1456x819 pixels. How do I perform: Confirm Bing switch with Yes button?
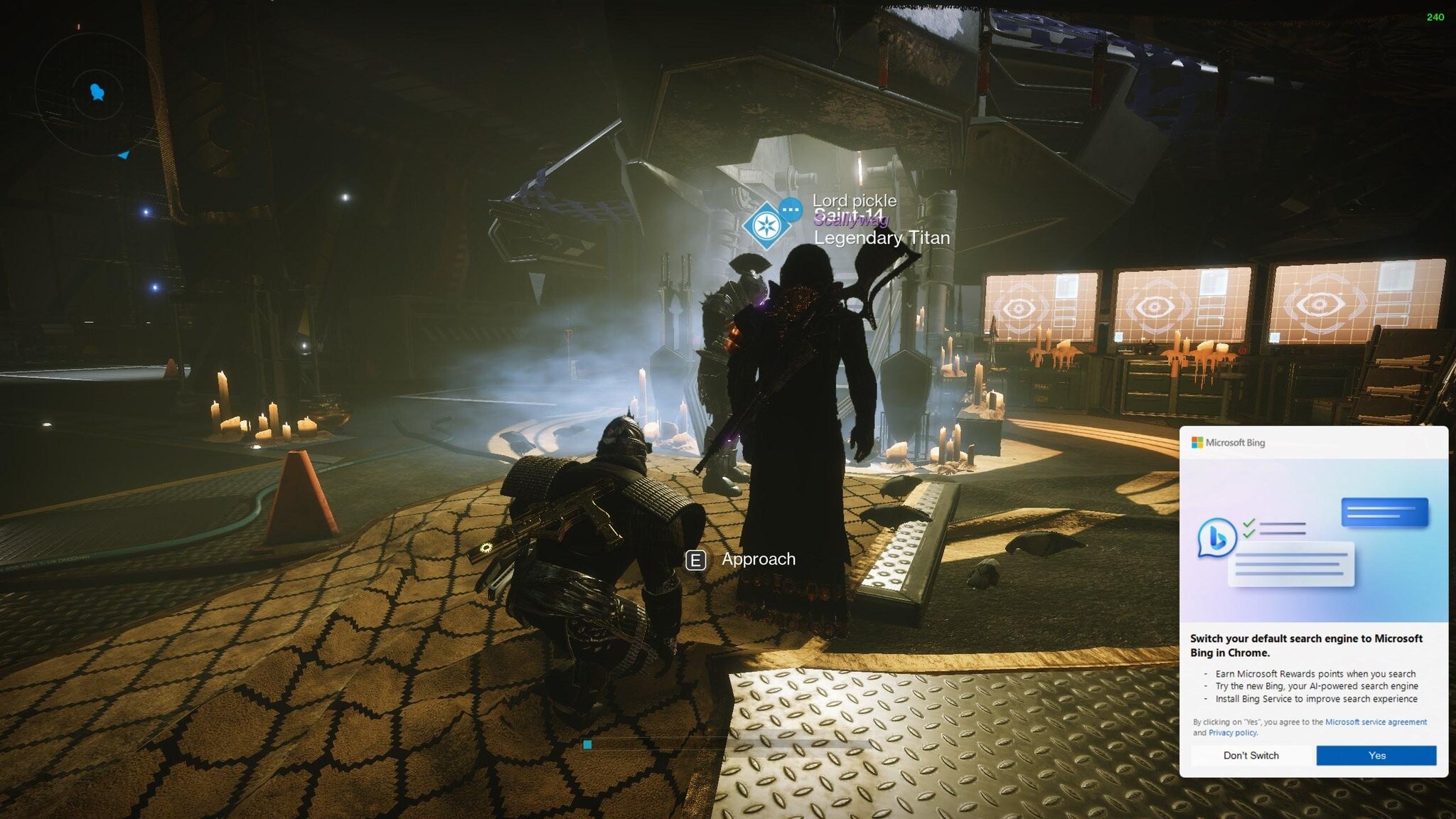pyautogui.click(x=1376, y=755)
